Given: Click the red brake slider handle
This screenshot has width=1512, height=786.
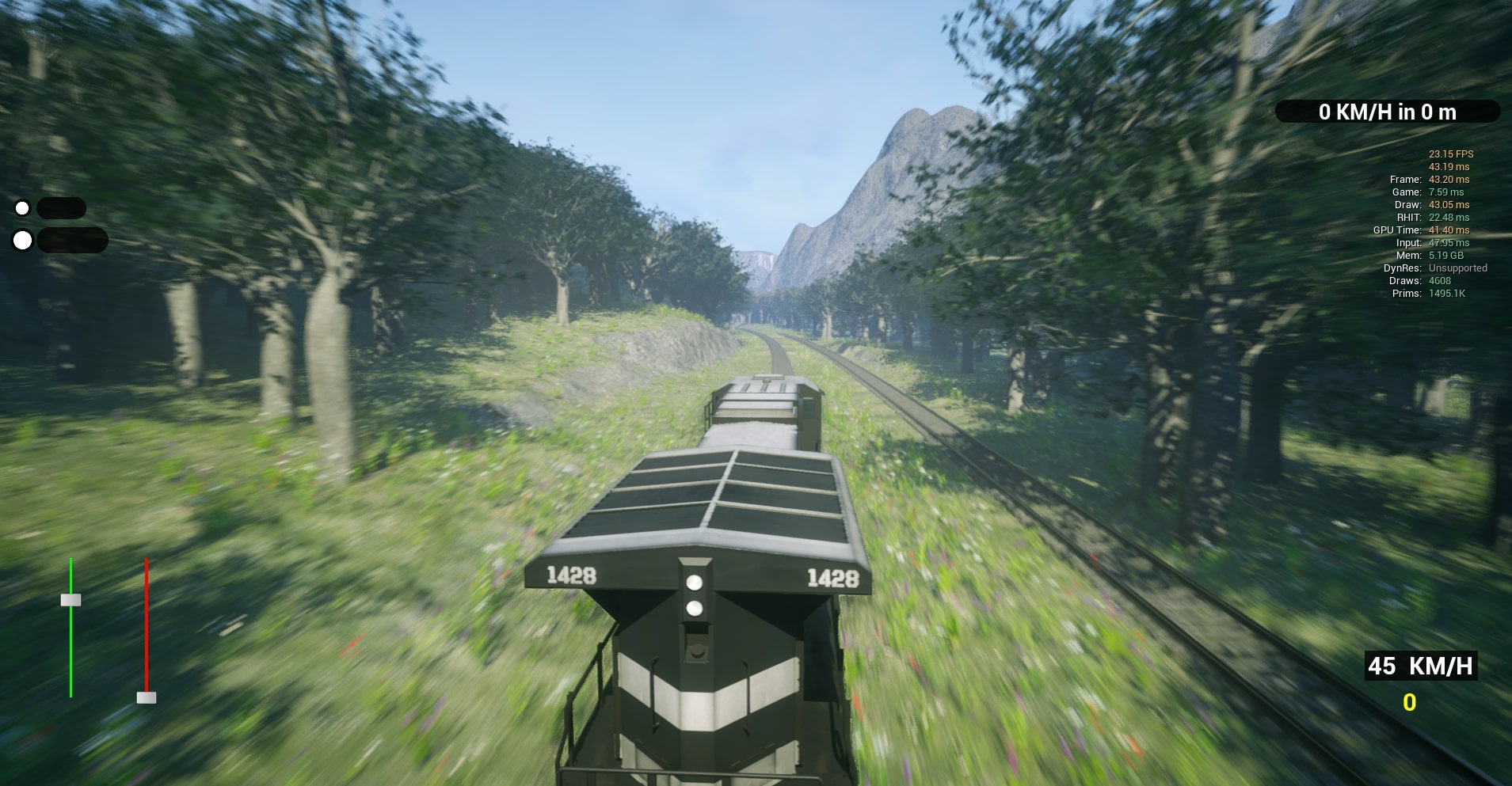Looking at the screenshot, I should pyautogui.click(x=146, y=697).
